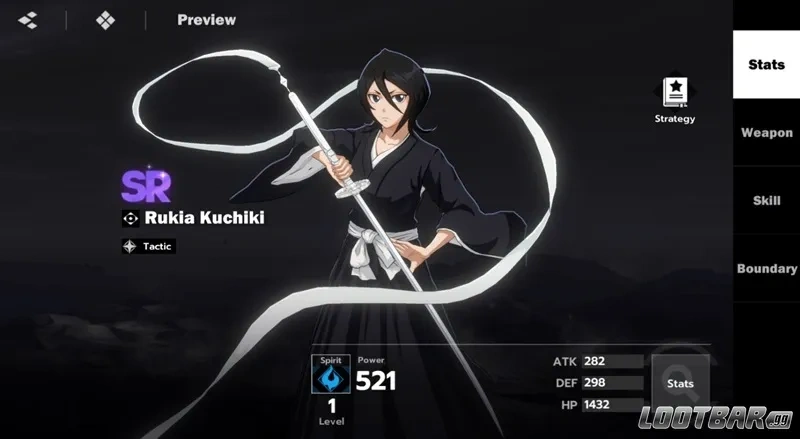
Task: Switch to the Stats tab
Action: (766, 65)
